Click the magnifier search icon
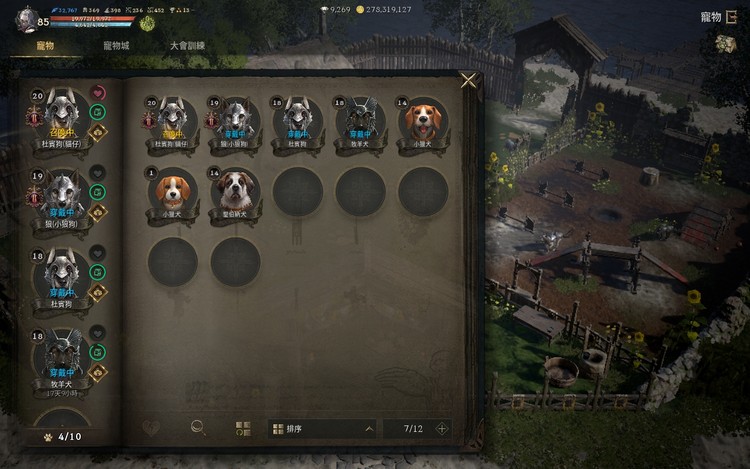 [x=198, y=428]
